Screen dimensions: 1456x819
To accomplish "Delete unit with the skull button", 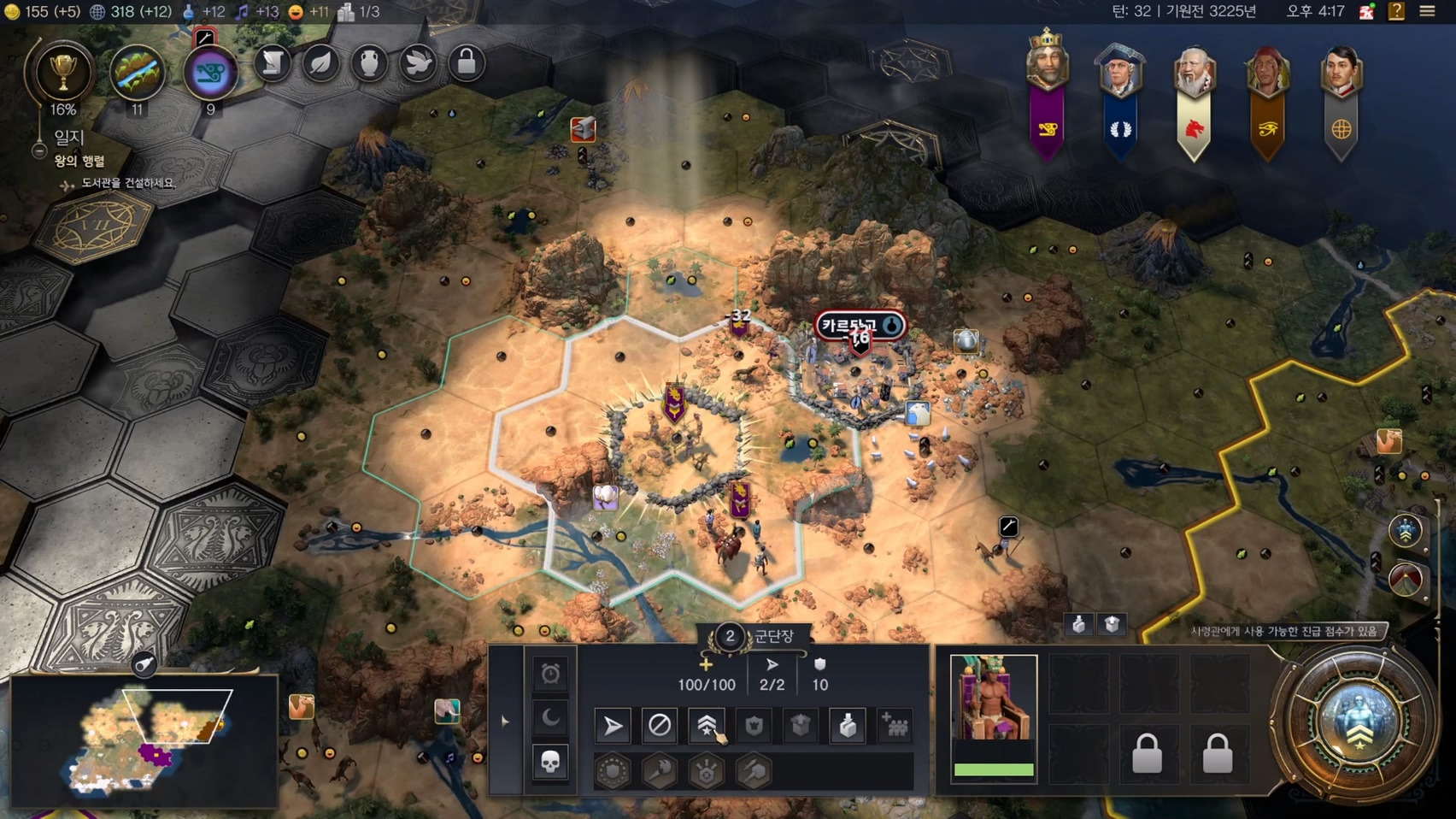I will 550,762.
